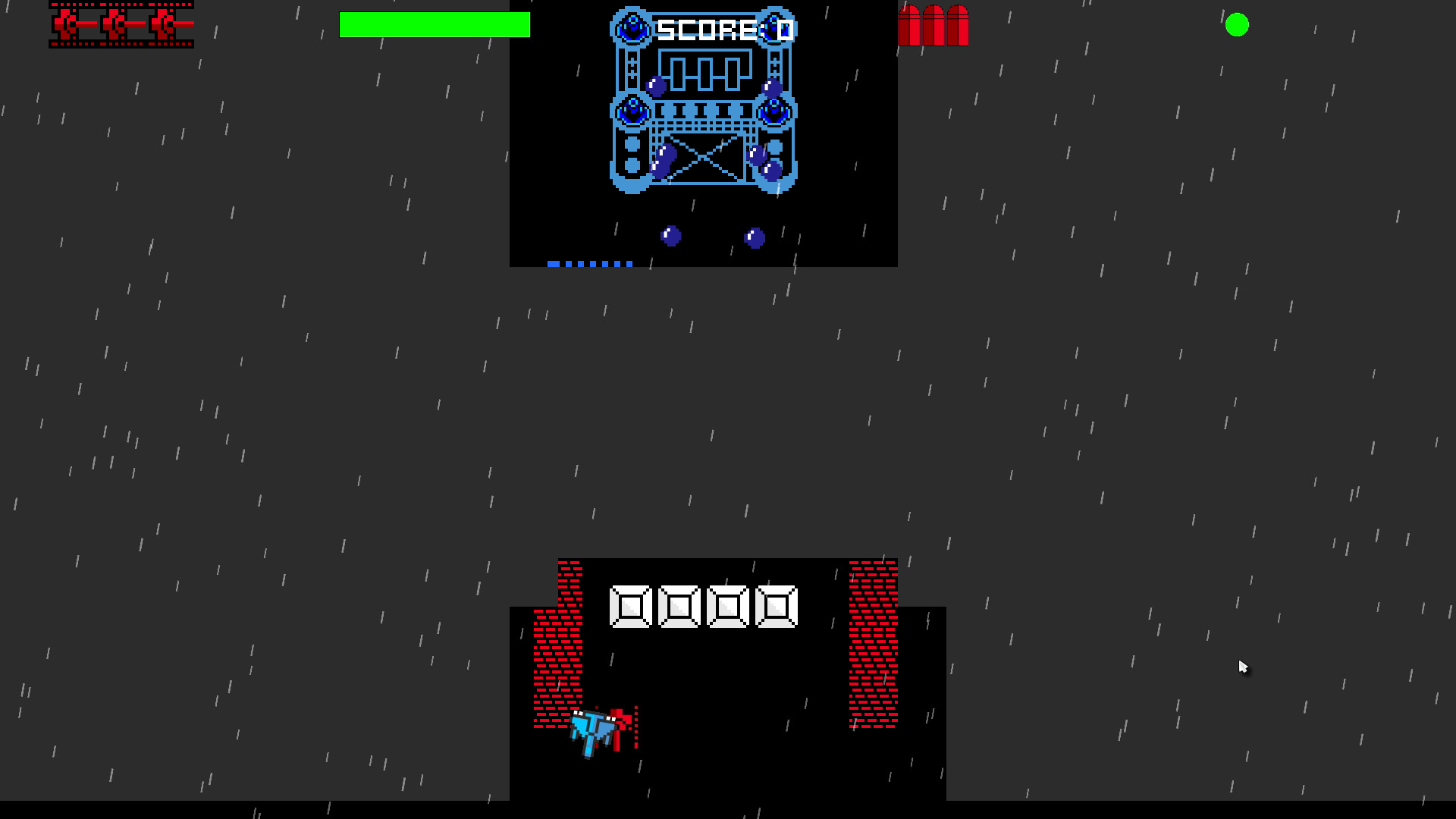The width and height of the screenshot is (1456, 819).
Task: Select the boss arena panel at top
Action: click(703, 133)
